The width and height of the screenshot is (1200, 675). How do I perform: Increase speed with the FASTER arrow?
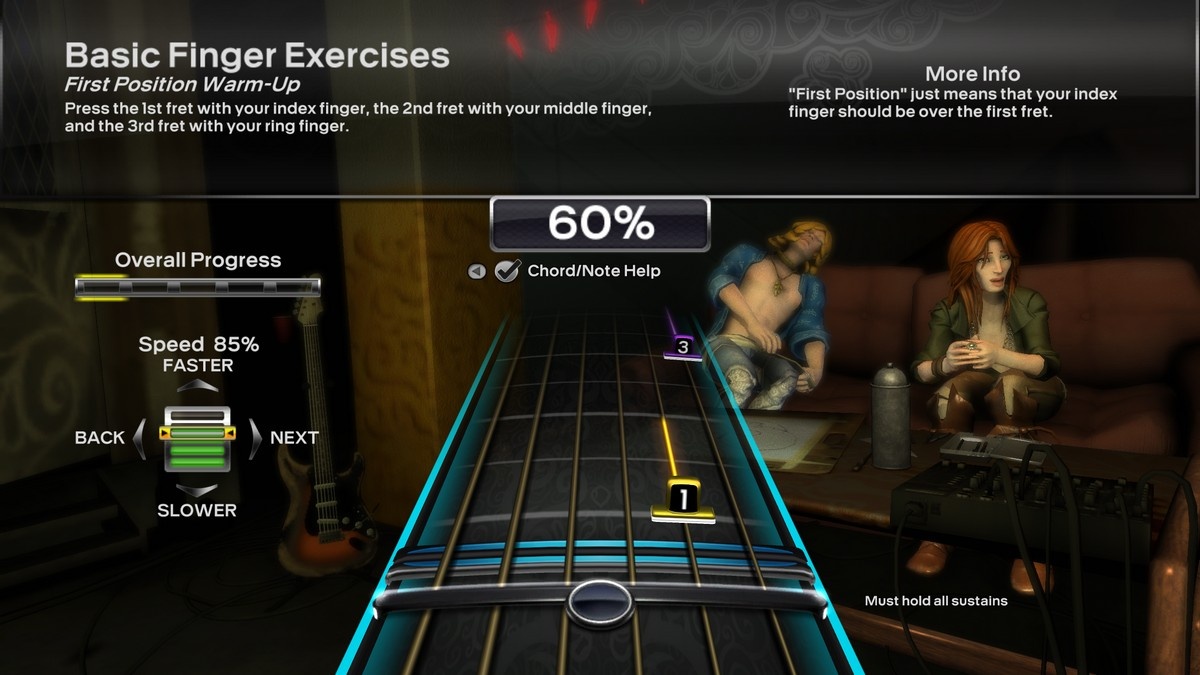pyautogui.click(x=199, y=385)
